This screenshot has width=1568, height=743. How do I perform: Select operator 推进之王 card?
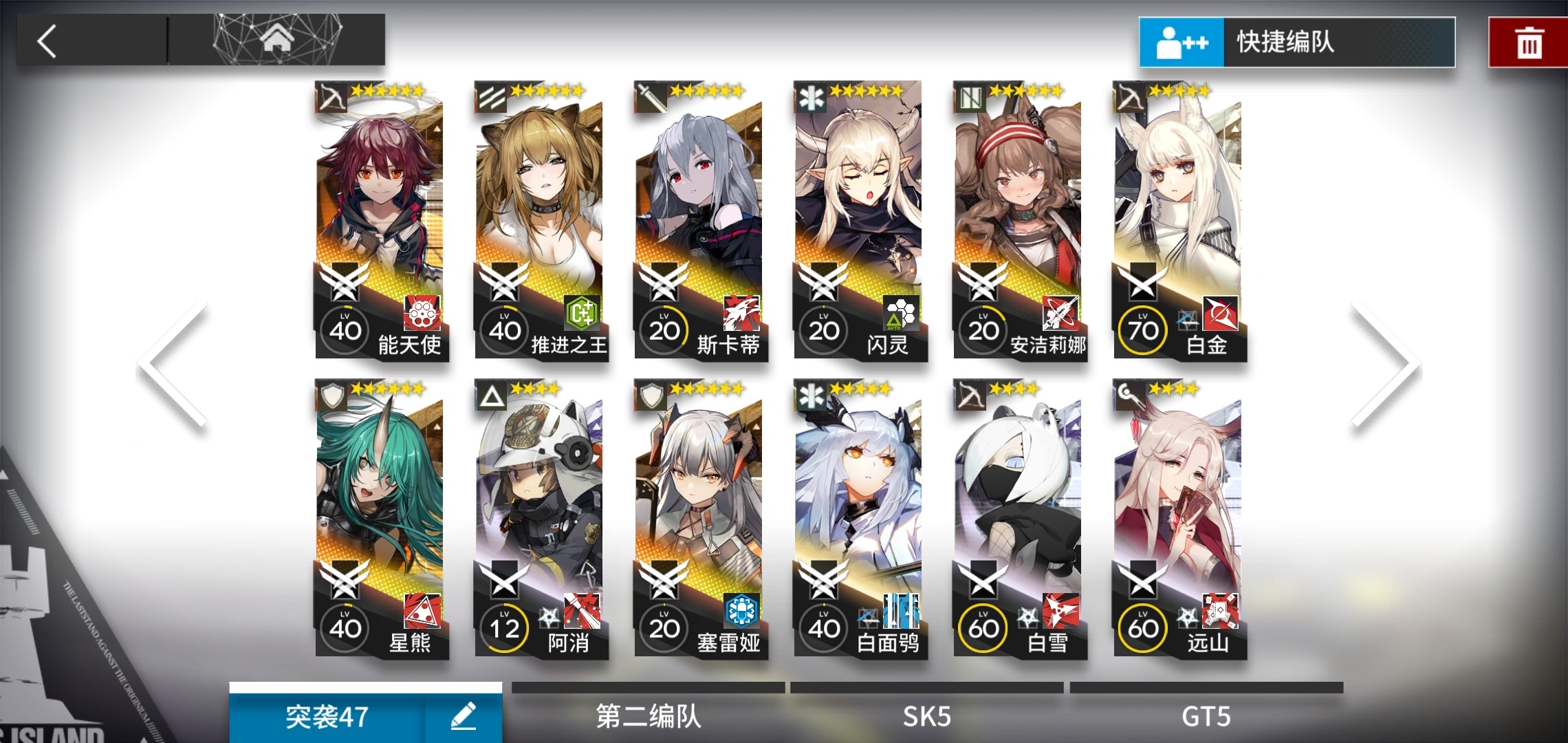[x=541, y=220]
